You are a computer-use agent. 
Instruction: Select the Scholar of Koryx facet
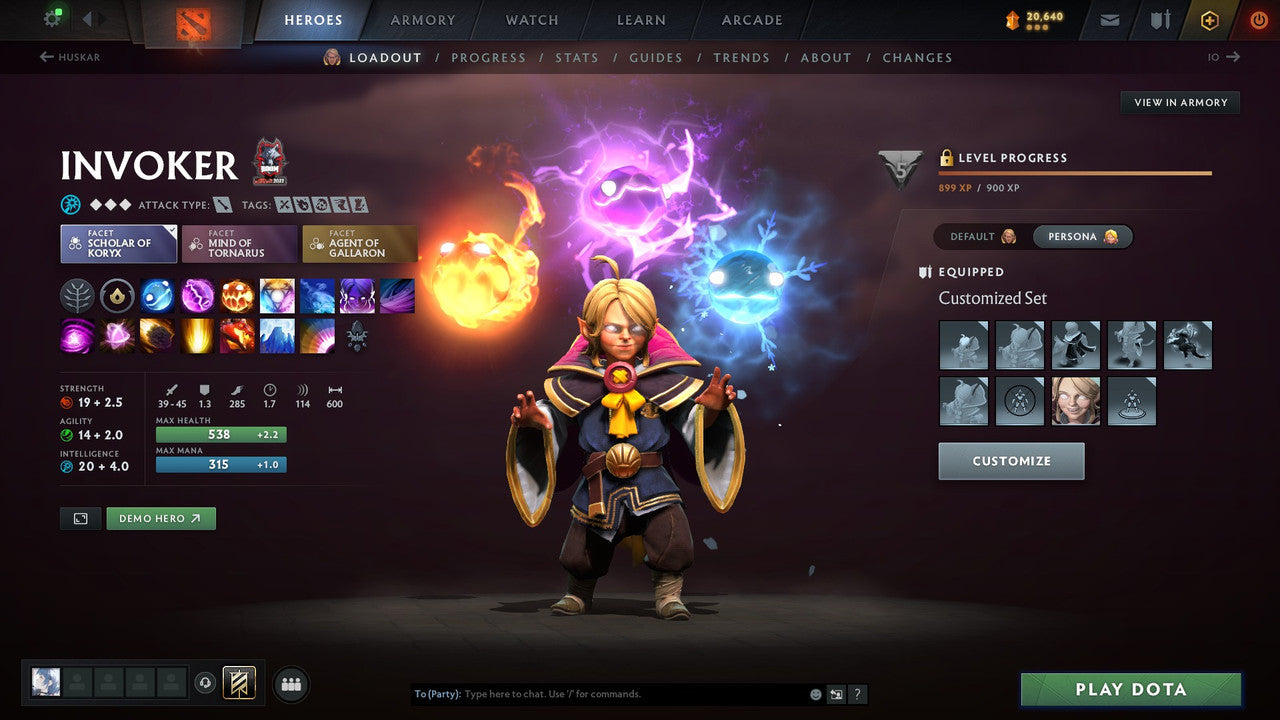coord(118,242)
